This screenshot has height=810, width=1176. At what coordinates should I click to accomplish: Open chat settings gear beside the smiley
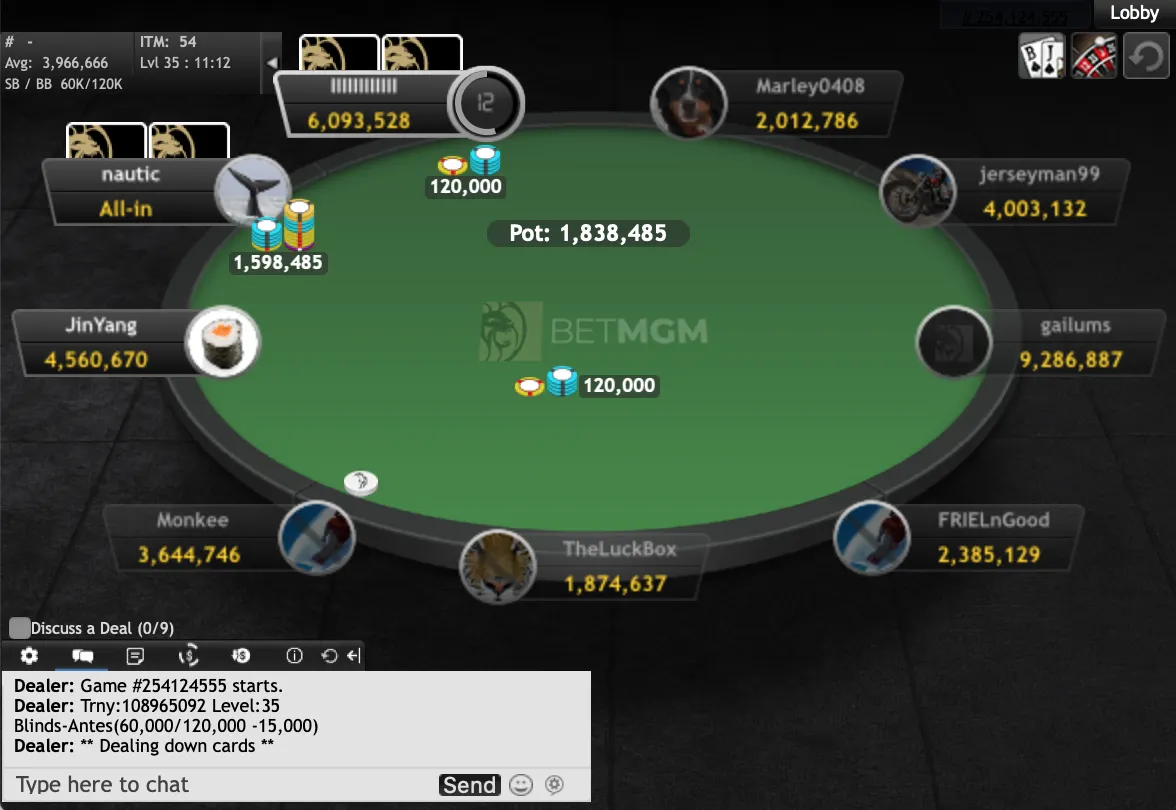pyautogui.click(x=554, y=785)
